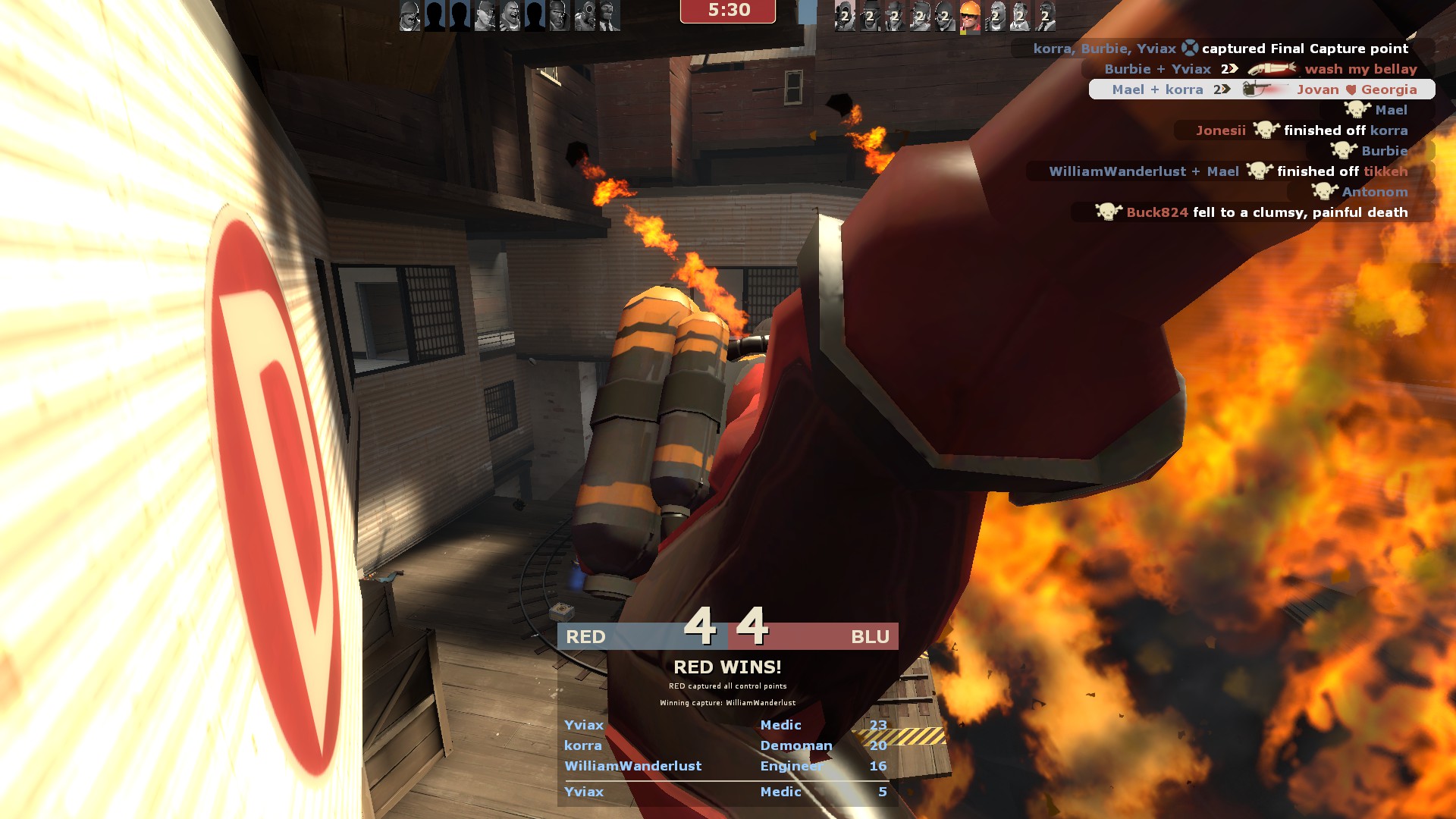1456x819 pixels.
Task: Select the orange hardhat Engineer portrait
Action: [969, 16]
